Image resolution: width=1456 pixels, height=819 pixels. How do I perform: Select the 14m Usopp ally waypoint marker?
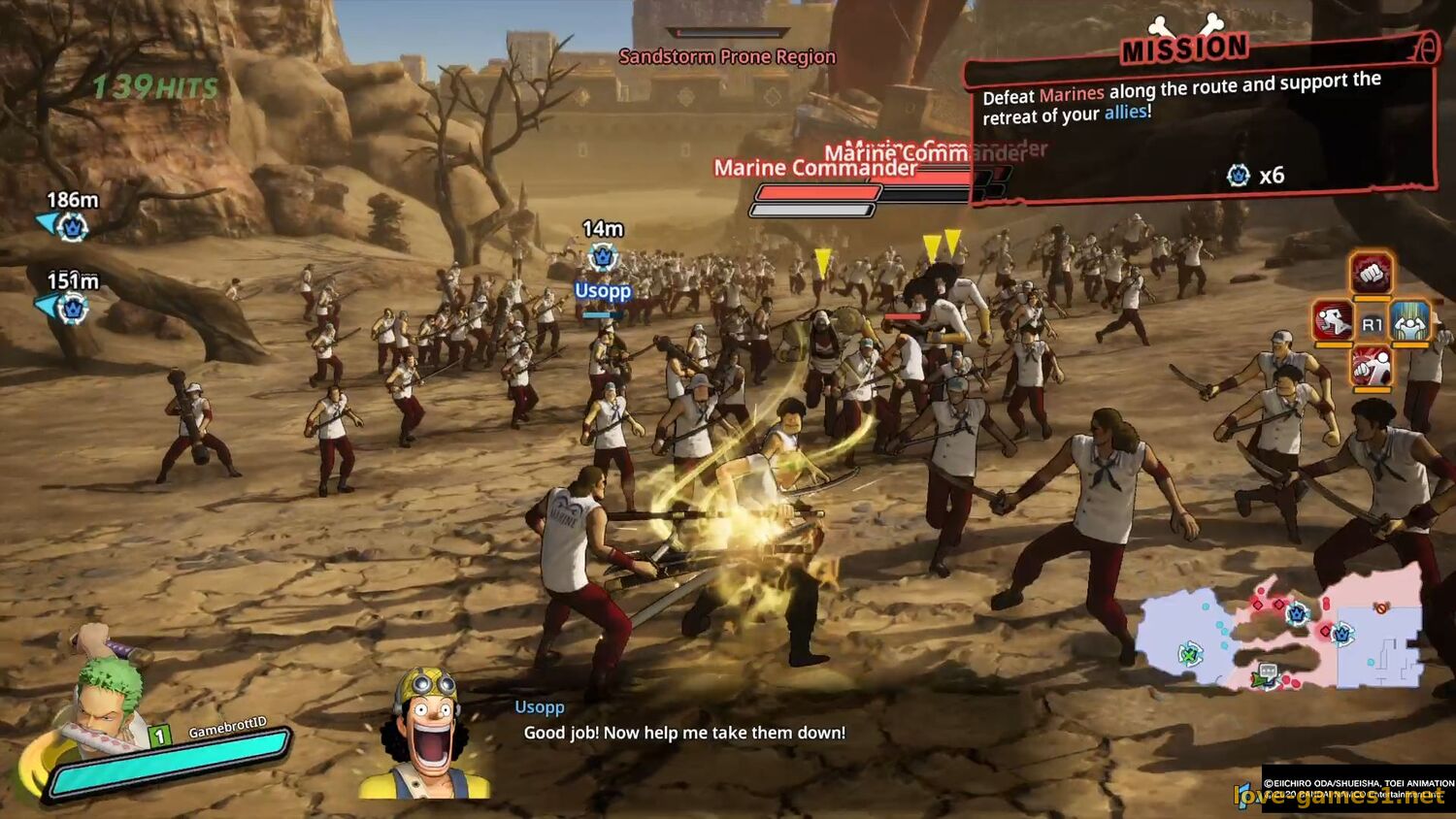(x=603, y=258)
